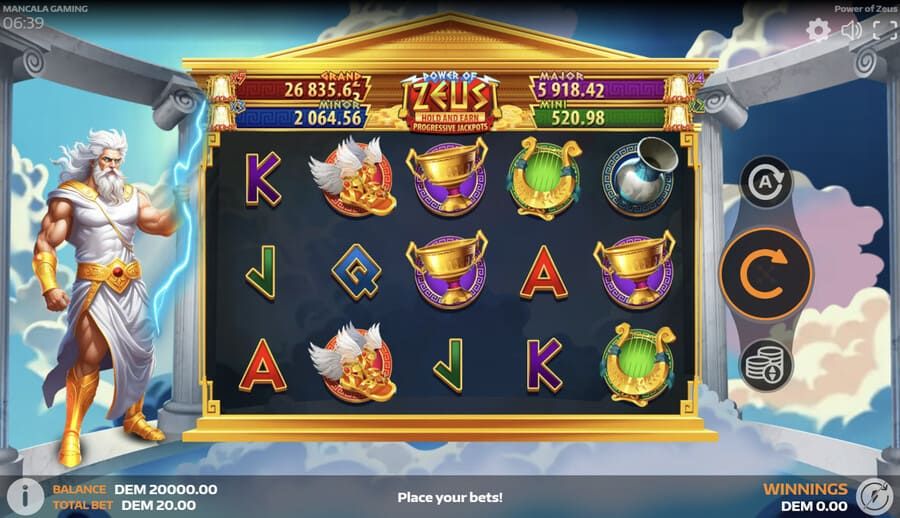Screen dimensions: 900x518
Task: Toggle the sound speaker icon
Action: pos(851,30)
